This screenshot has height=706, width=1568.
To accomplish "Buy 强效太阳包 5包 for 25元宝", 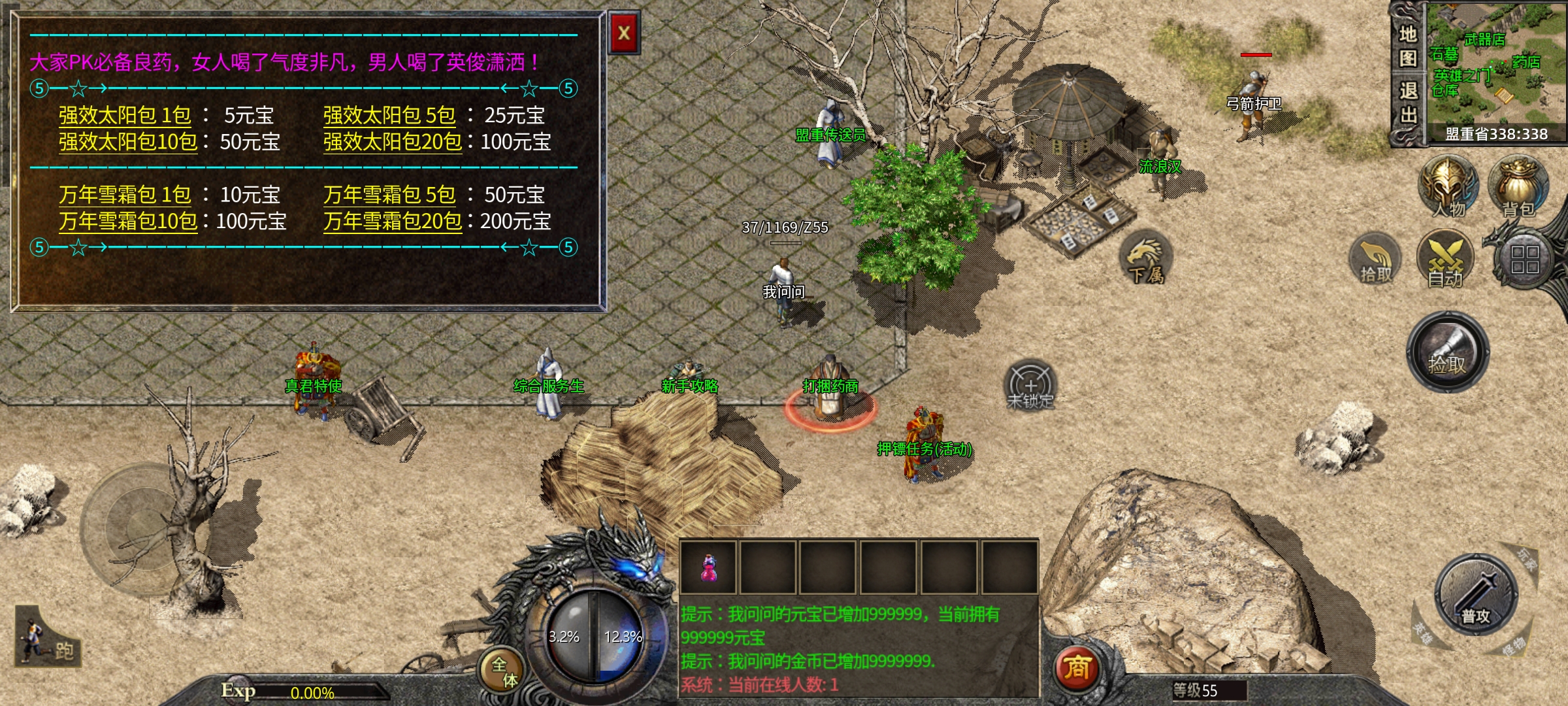I will [x=389, y=116].
